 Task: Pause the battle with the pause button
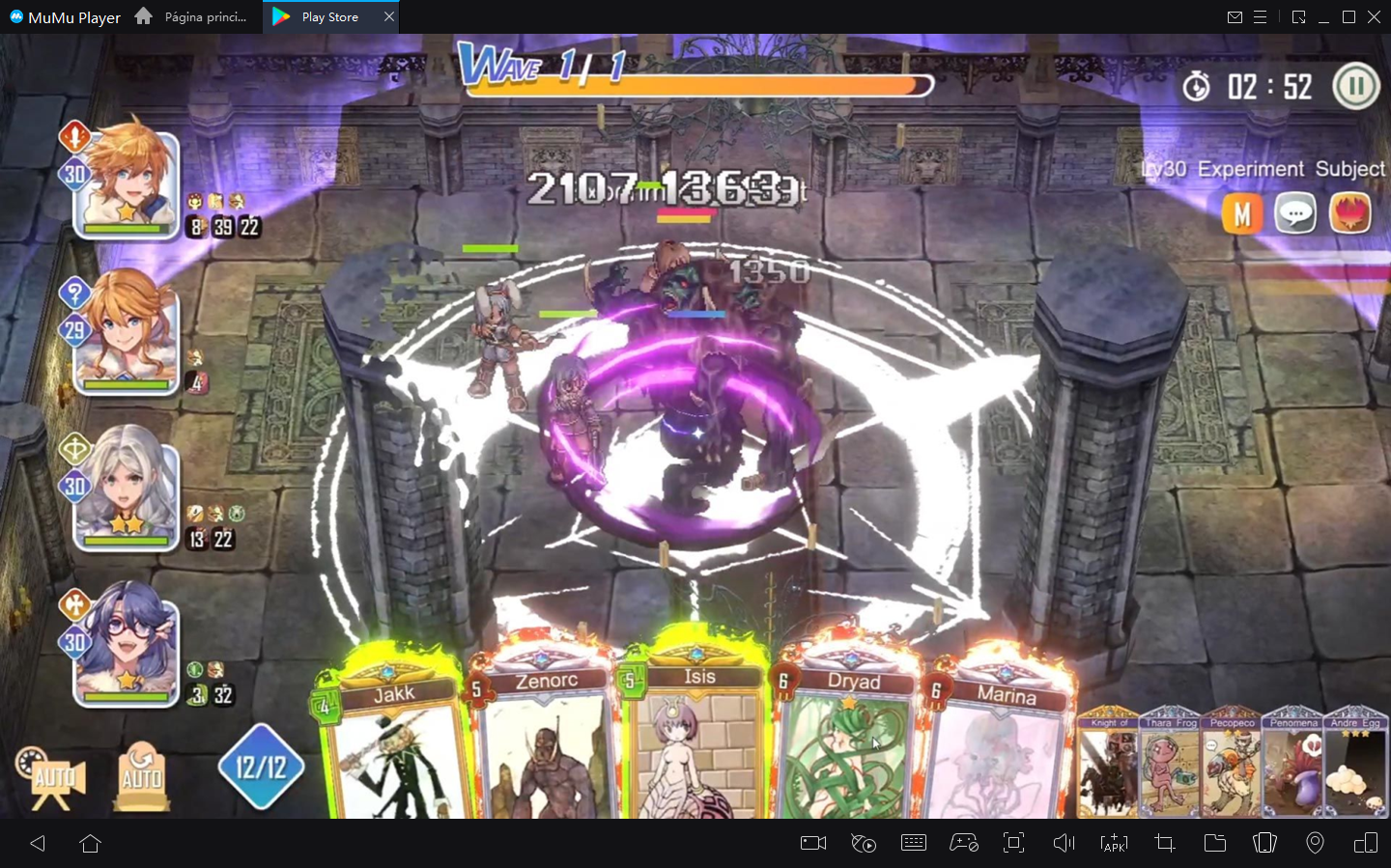1356,86
